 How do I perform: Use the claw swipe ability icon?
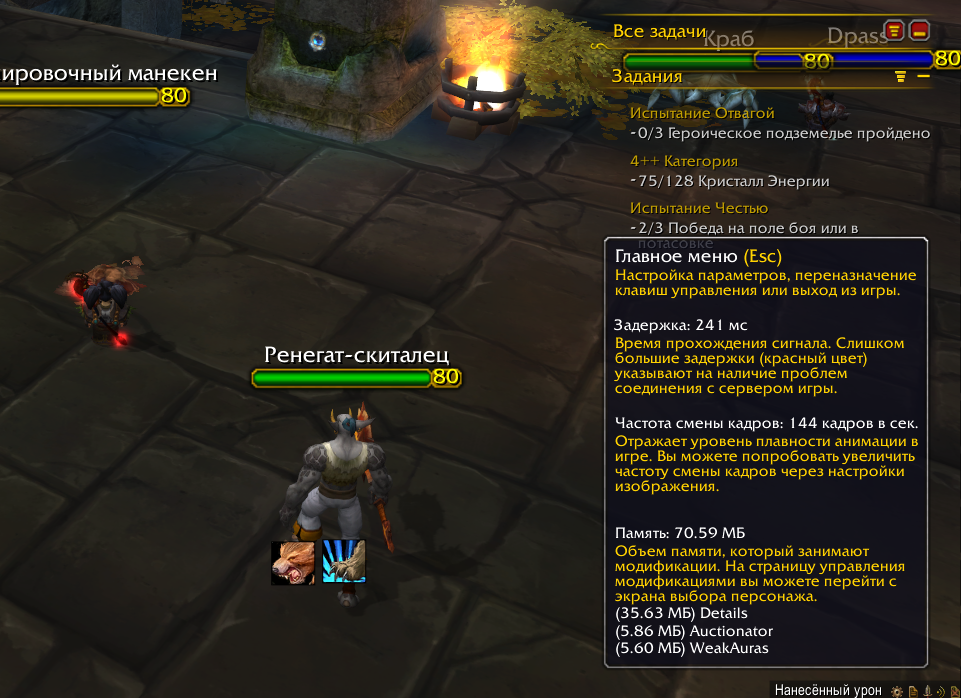click(343, 561)
